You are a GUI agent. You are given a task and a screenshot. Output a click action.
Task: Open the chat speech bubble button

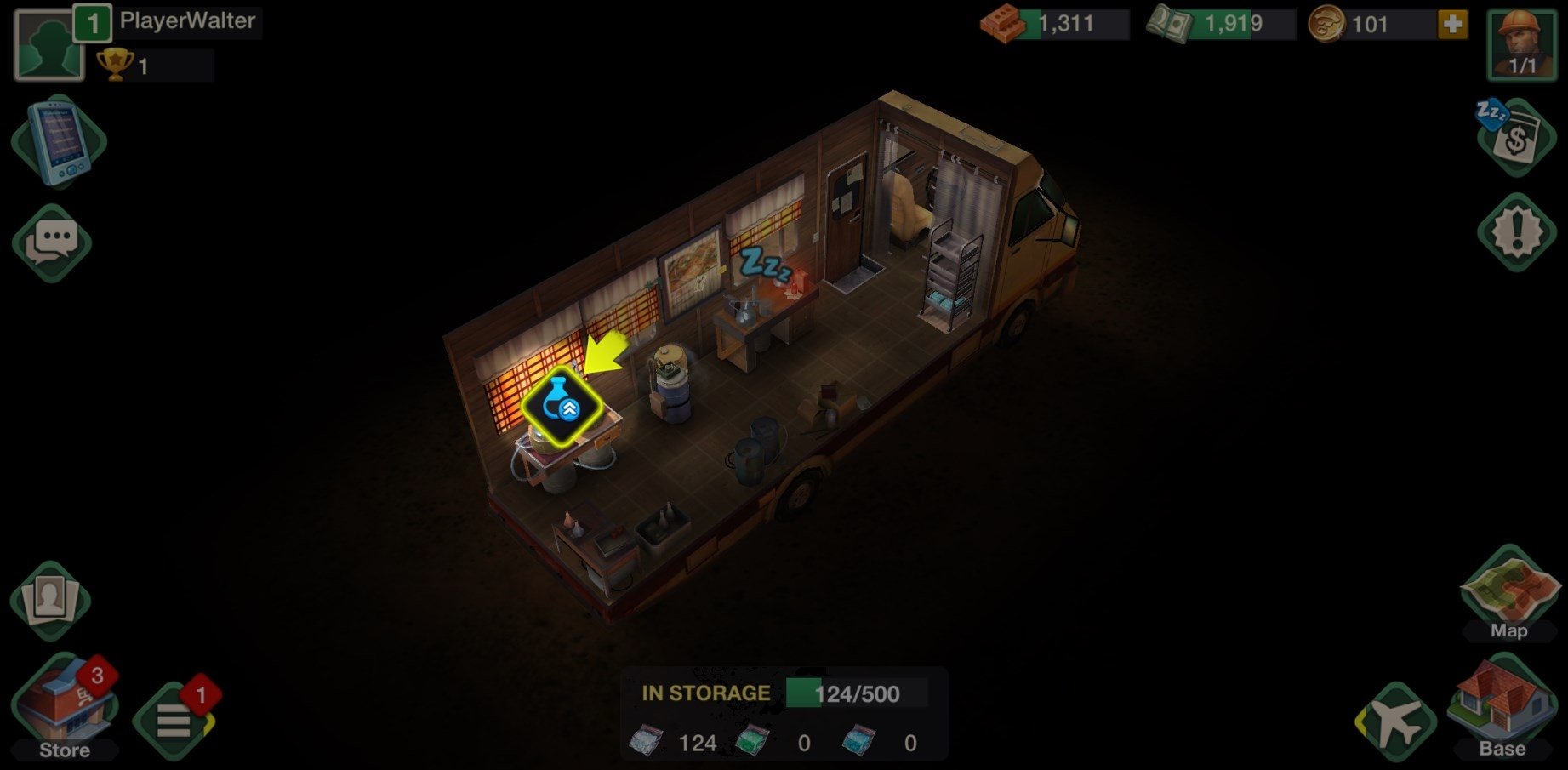click(x=52, y=243)
